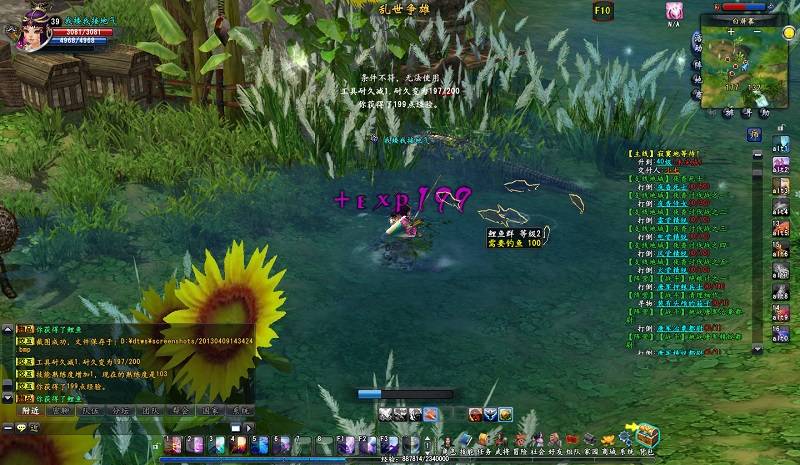Open the 任务 quest menu
This screenshot has height=465, width=800.
(484, 439)
